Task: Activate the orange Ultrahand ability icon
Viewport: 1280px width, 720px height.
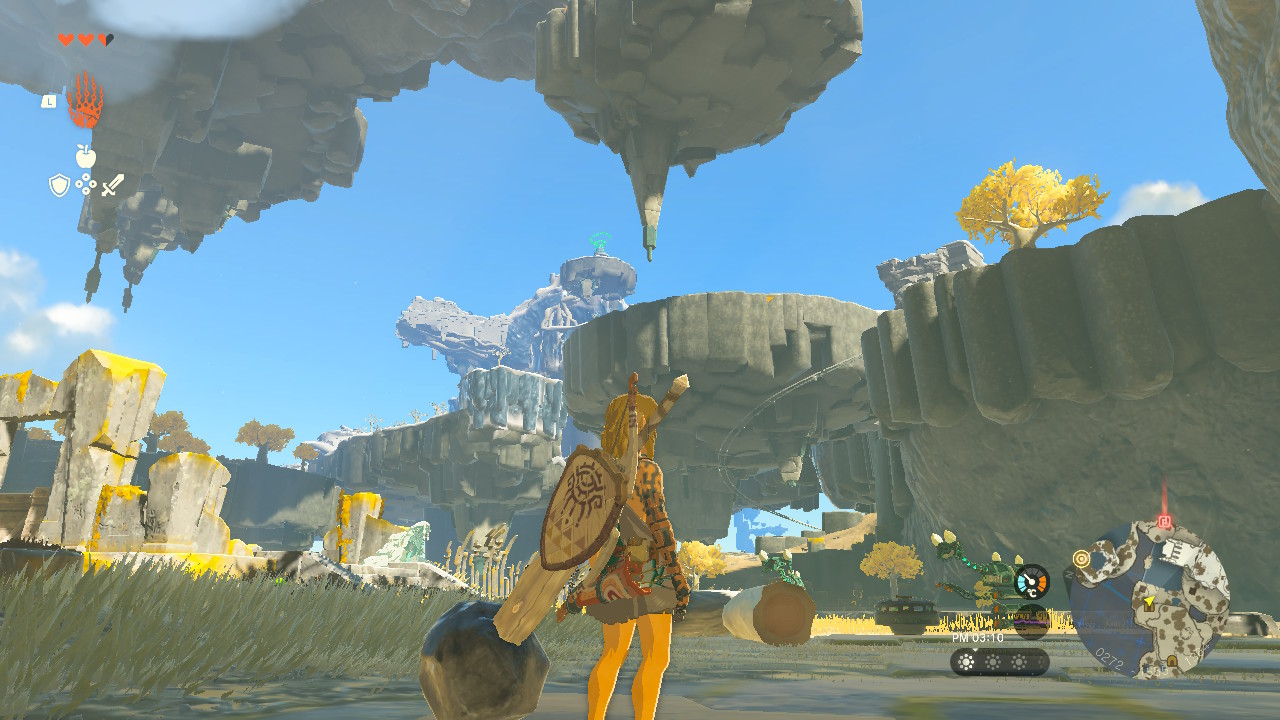Action: pyautogui.click(x=85, y=100)
